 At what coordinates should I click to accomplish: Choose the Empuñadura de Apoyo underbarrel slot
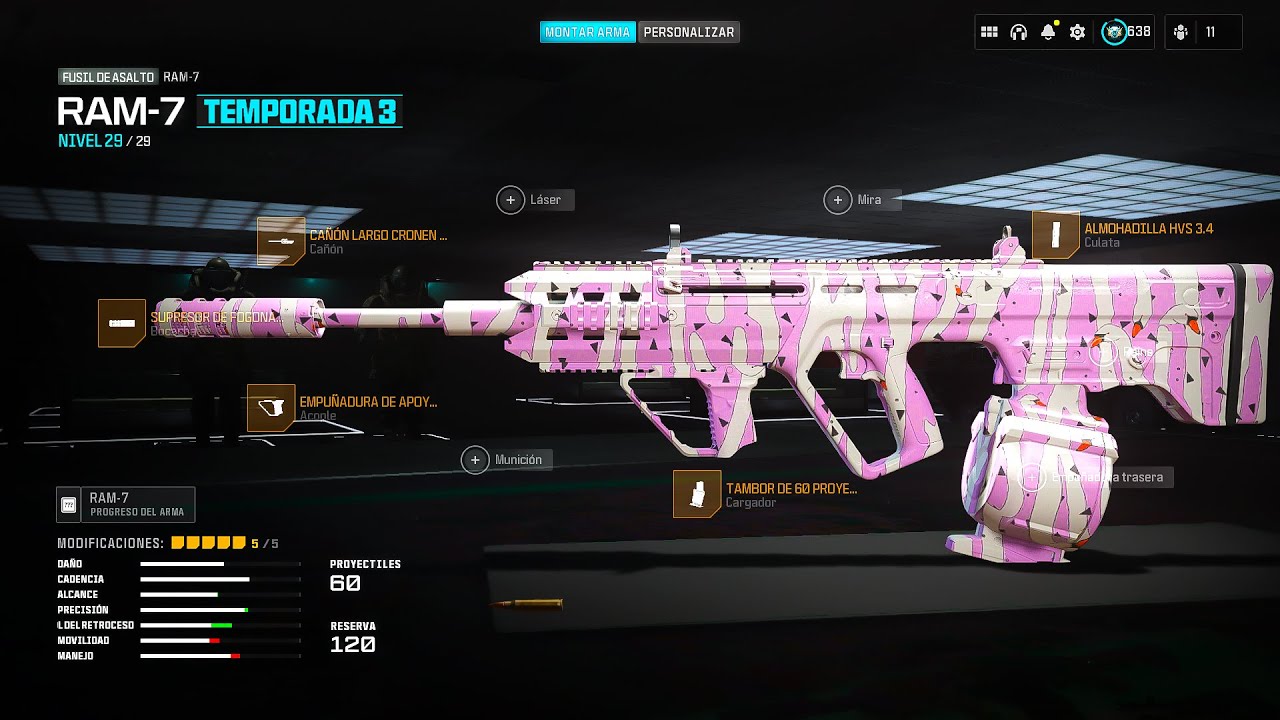[271, 408]
